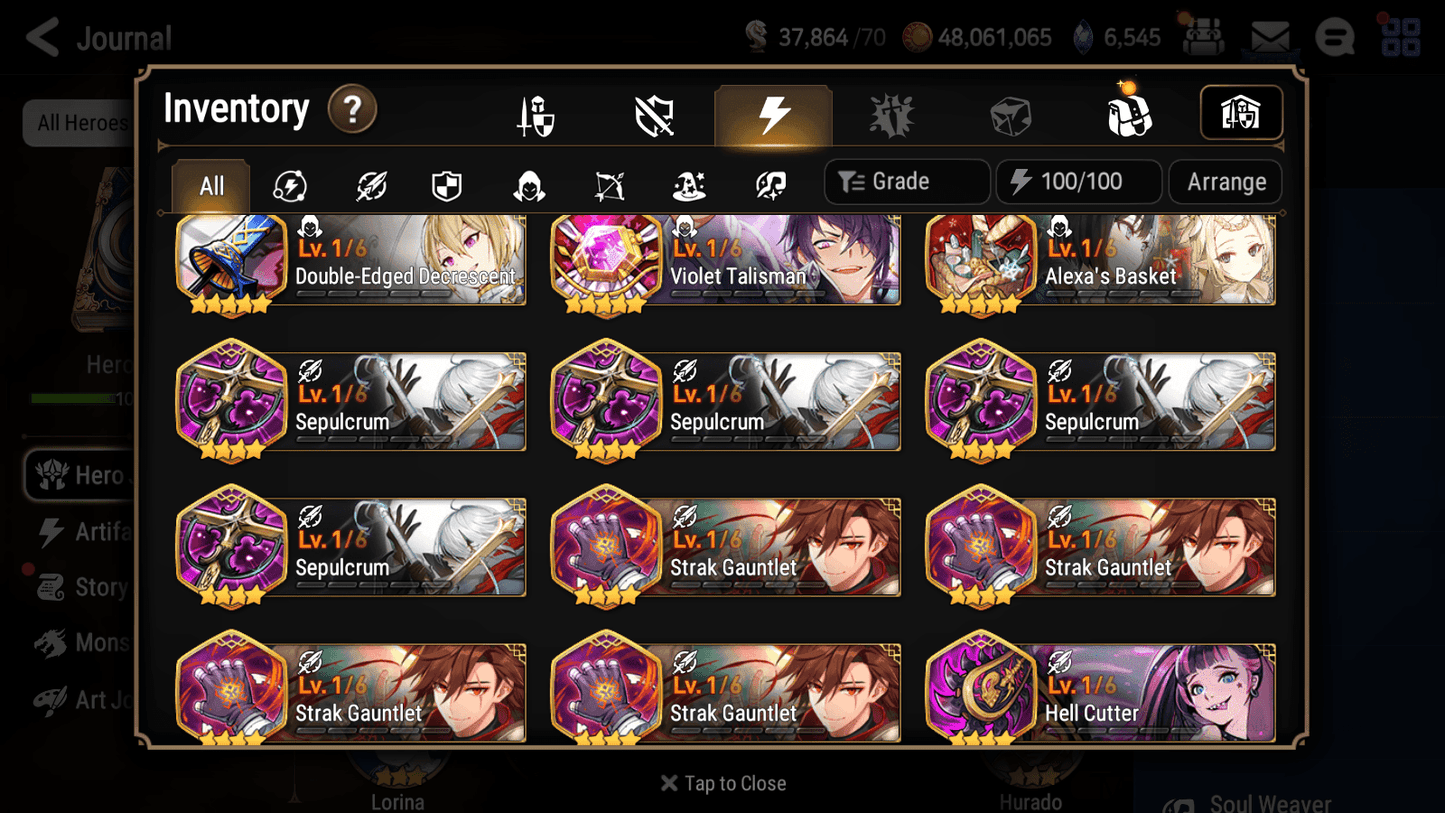Image resolution: width=1445 pixels, height=813 pixels.
Task: Select the Knight shield filter icon
Action: coord(447,184)
